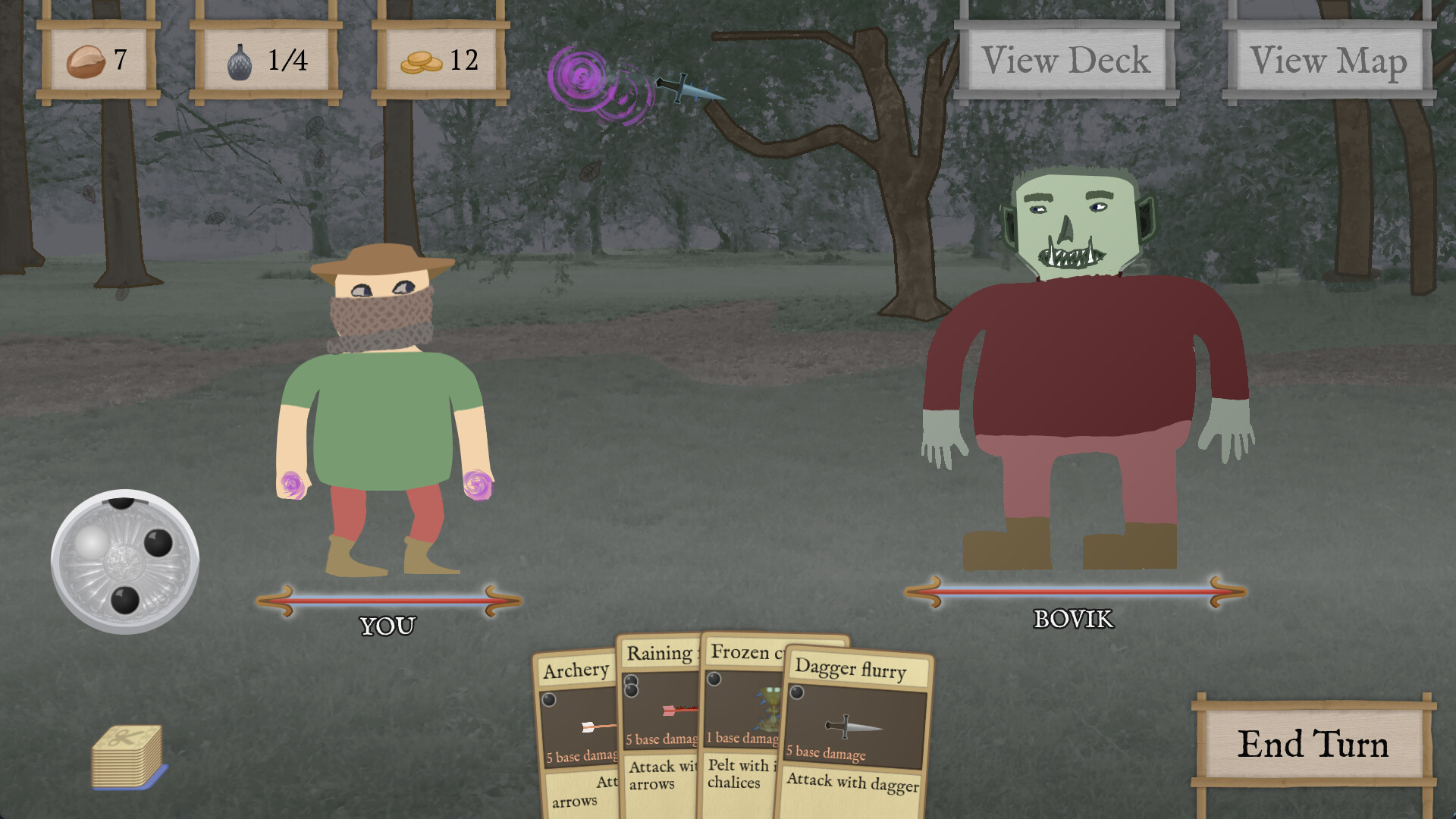Click the bread rations counter icon
The image size is (1456, 819).
click(x=86, y=62)
